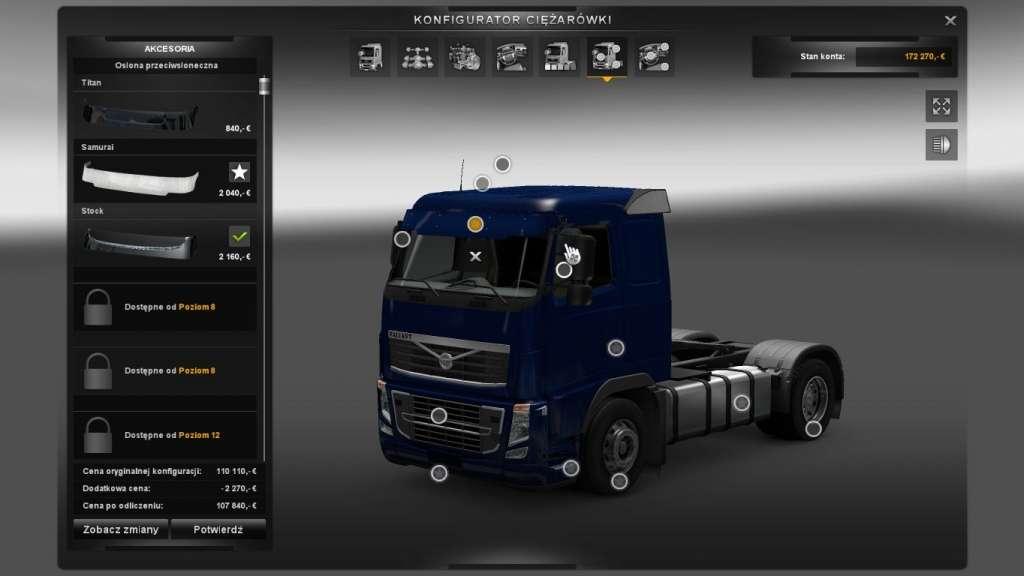Open the truck cabin tab
Viewport: 1024px width, 576px height.
370,57
